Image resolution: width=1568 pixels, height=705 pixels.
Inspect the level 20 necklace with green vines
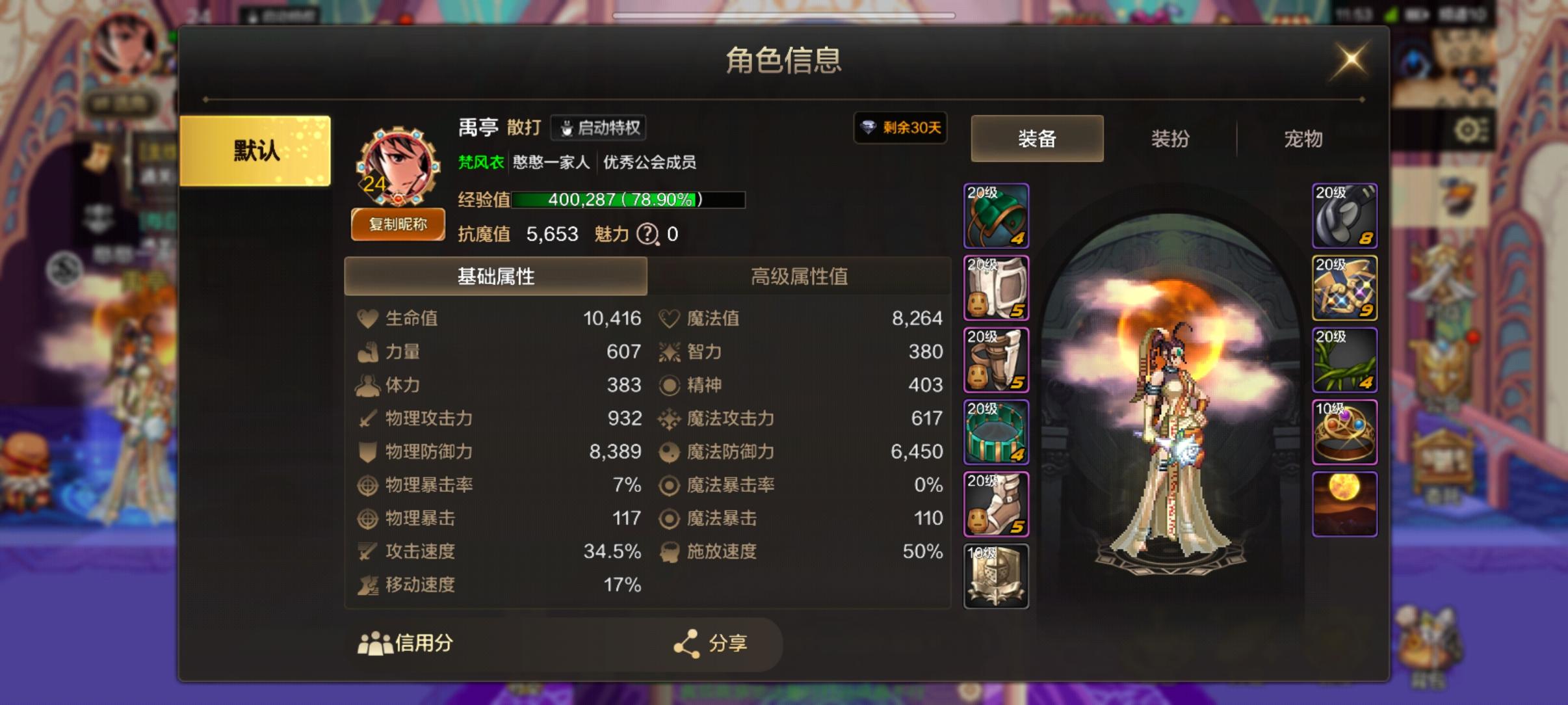point(1345,359)
